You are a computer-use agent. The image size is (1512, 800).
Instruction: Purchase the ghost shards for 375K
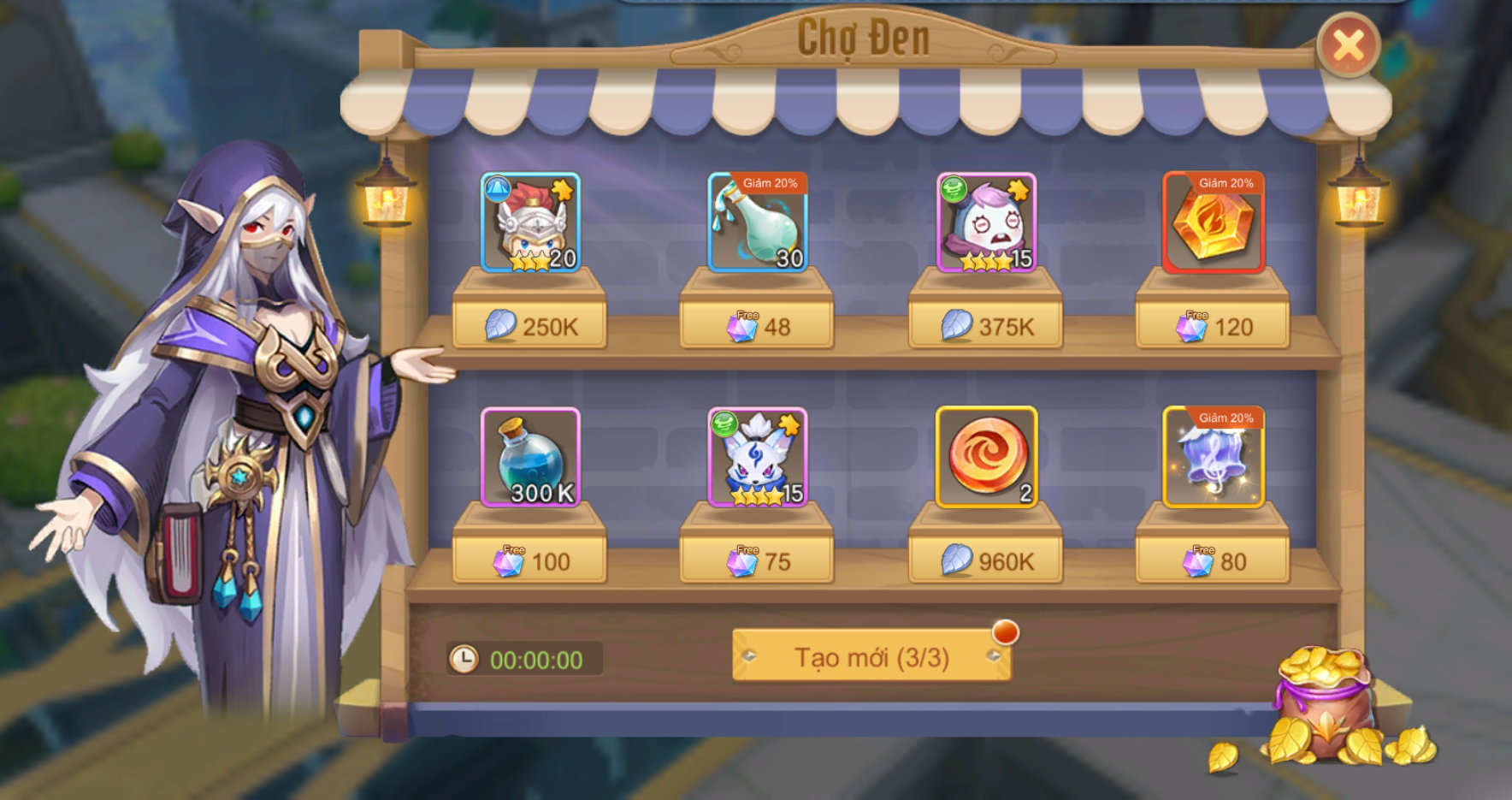point(986,327)
